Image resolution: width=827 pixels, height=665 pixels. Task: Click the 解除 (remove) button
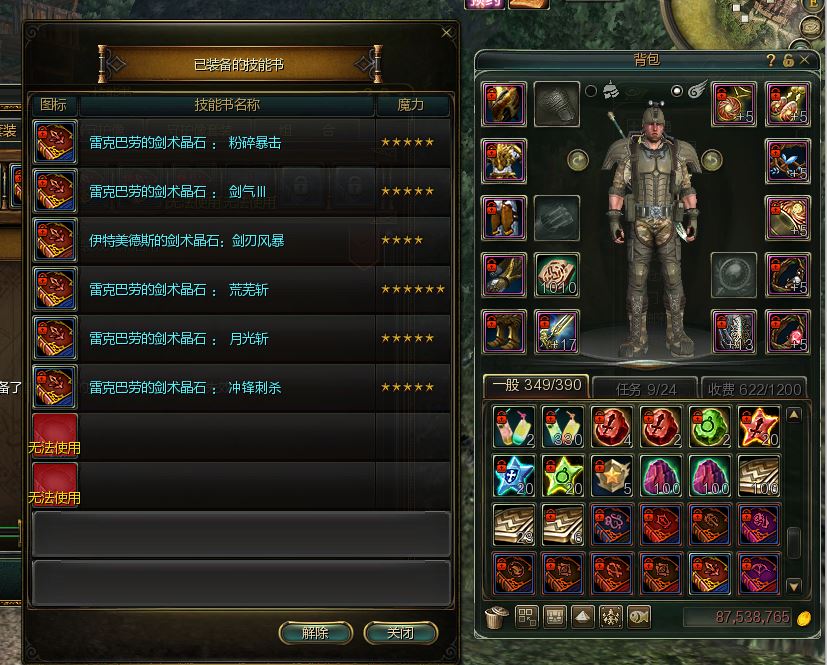[x=315, y=633]
